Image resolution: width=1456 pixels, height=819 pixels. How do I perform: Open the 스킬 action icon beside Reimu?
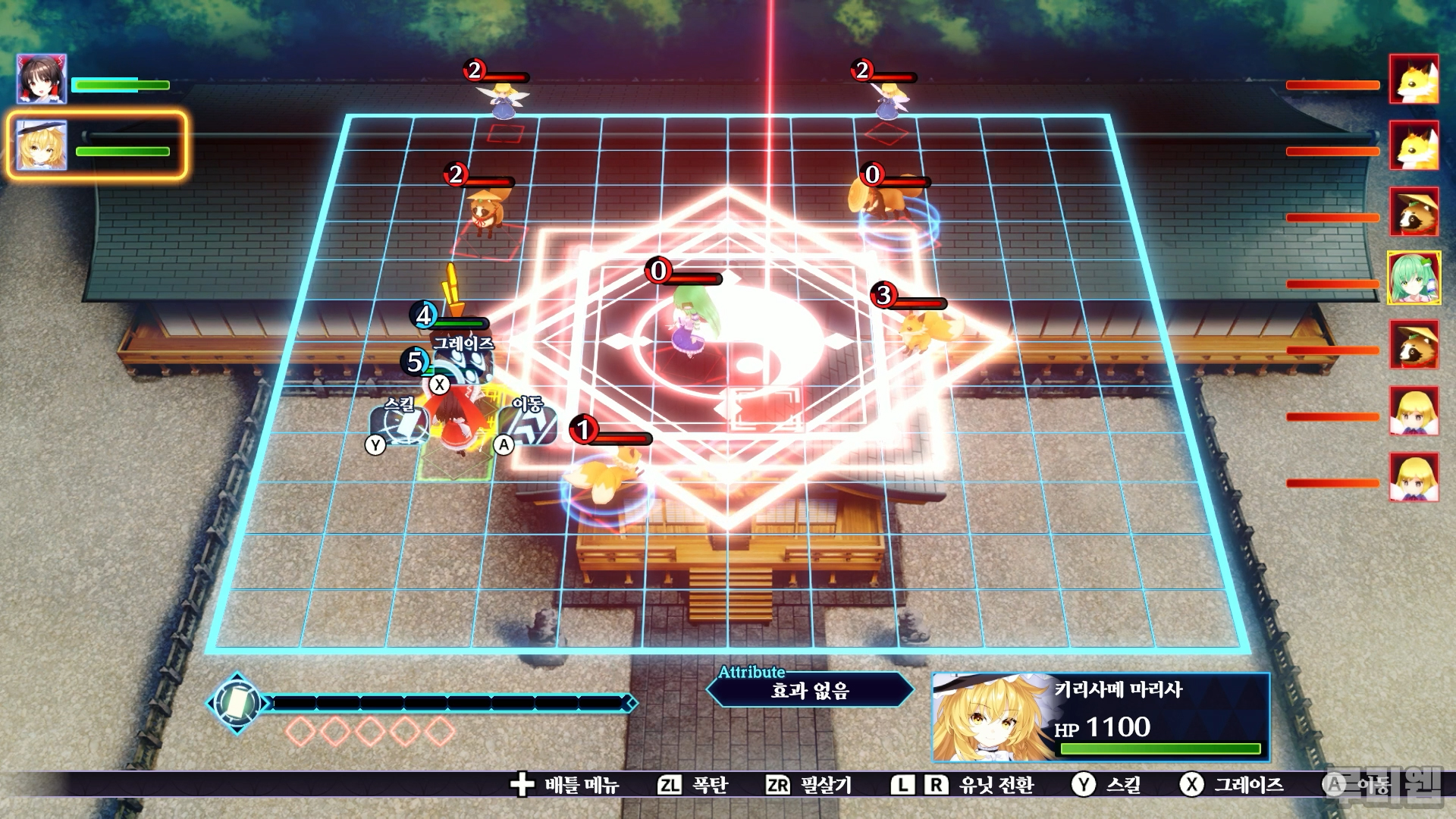(x=400, y=425)
